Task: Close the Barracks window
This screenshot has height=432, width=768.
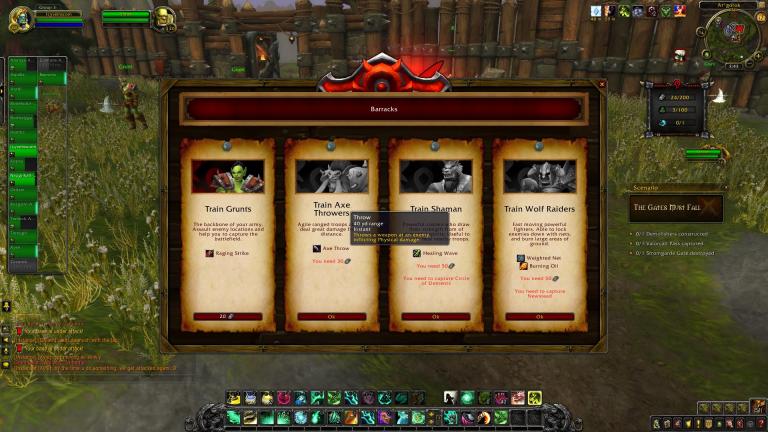Action: tap(601, 85)
